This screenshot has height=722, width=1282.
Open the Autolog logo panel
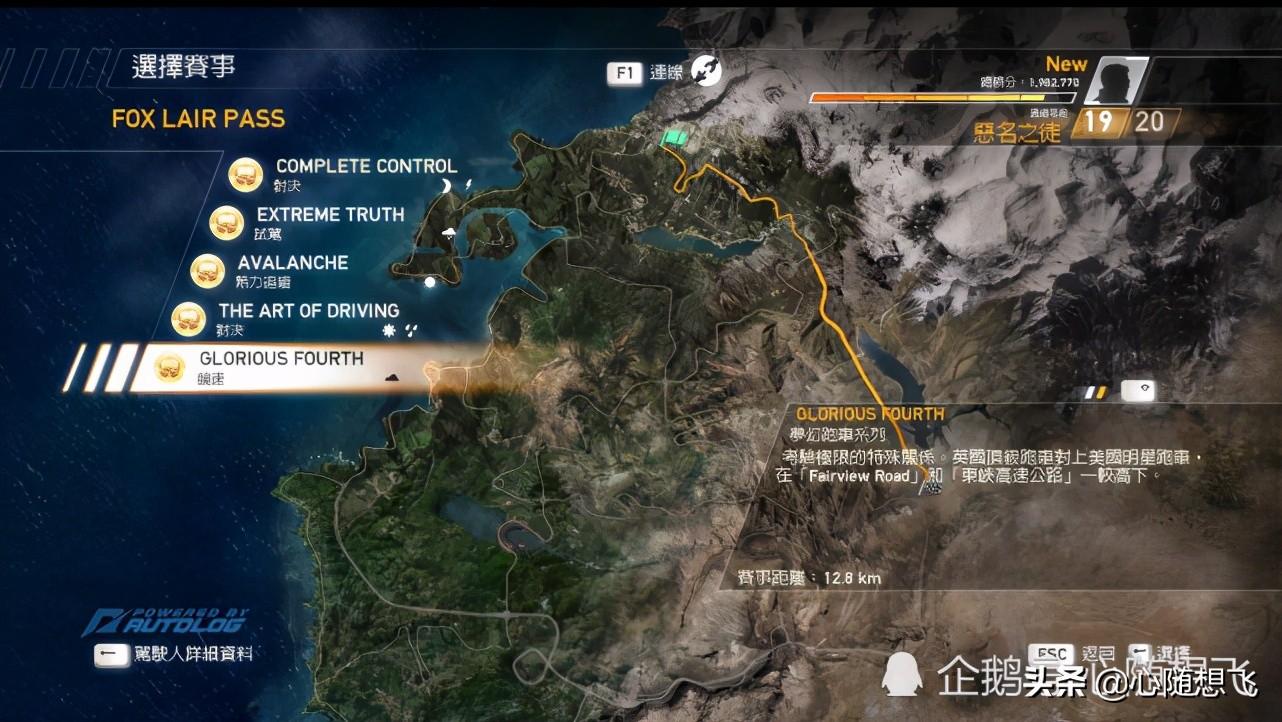[165, 622]
